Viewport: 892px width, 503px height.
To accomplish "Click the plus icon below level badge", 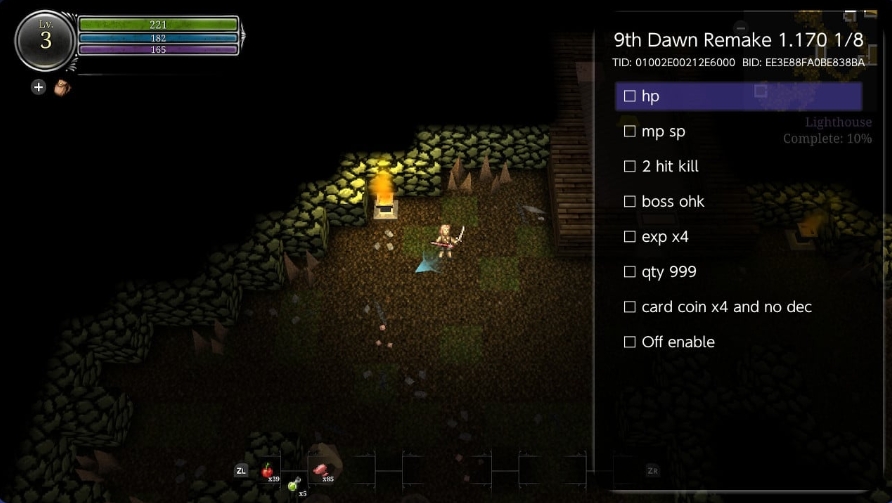I will point(39,87).
